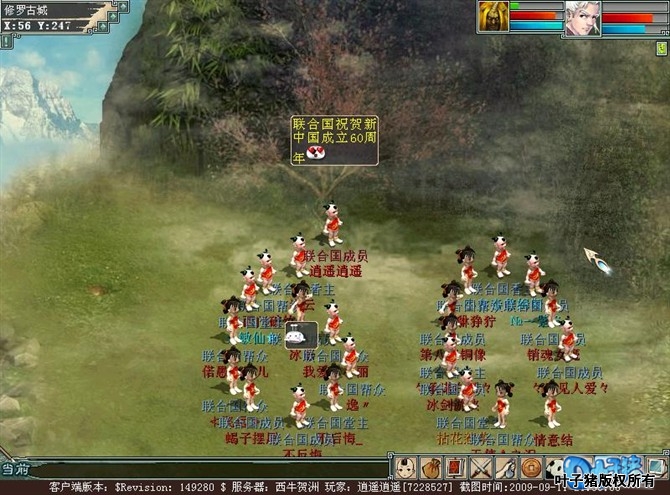Click the exclamation mark button under the coordinates
The image size is (670, 495).
coord(6,41)
